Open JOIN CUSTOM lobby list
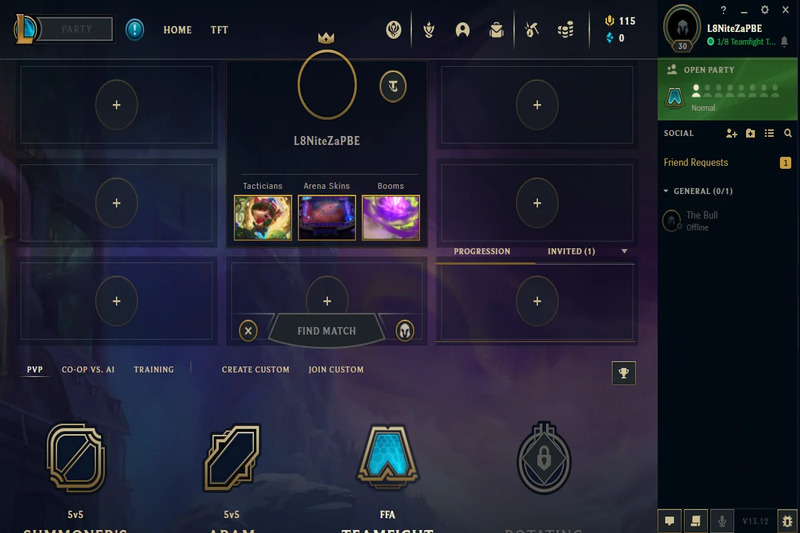This screenshot has width=800, height=533. [336, 370]
